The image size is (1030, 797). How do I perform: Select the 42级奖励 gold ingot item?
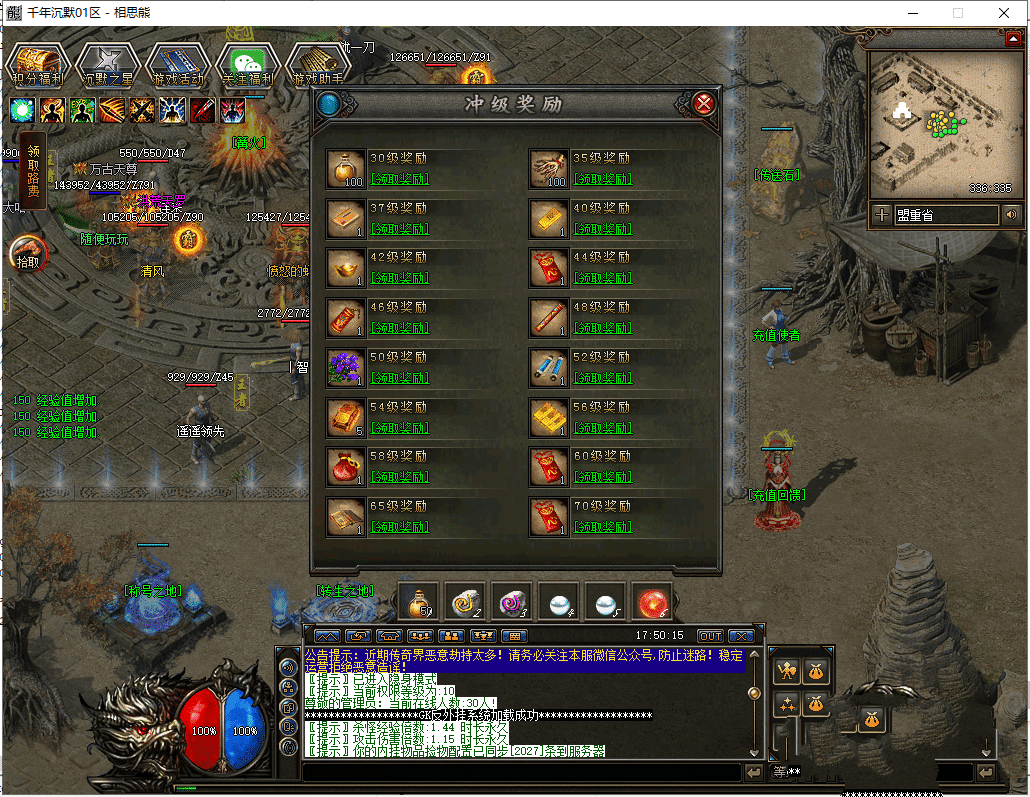click(345, 268)
